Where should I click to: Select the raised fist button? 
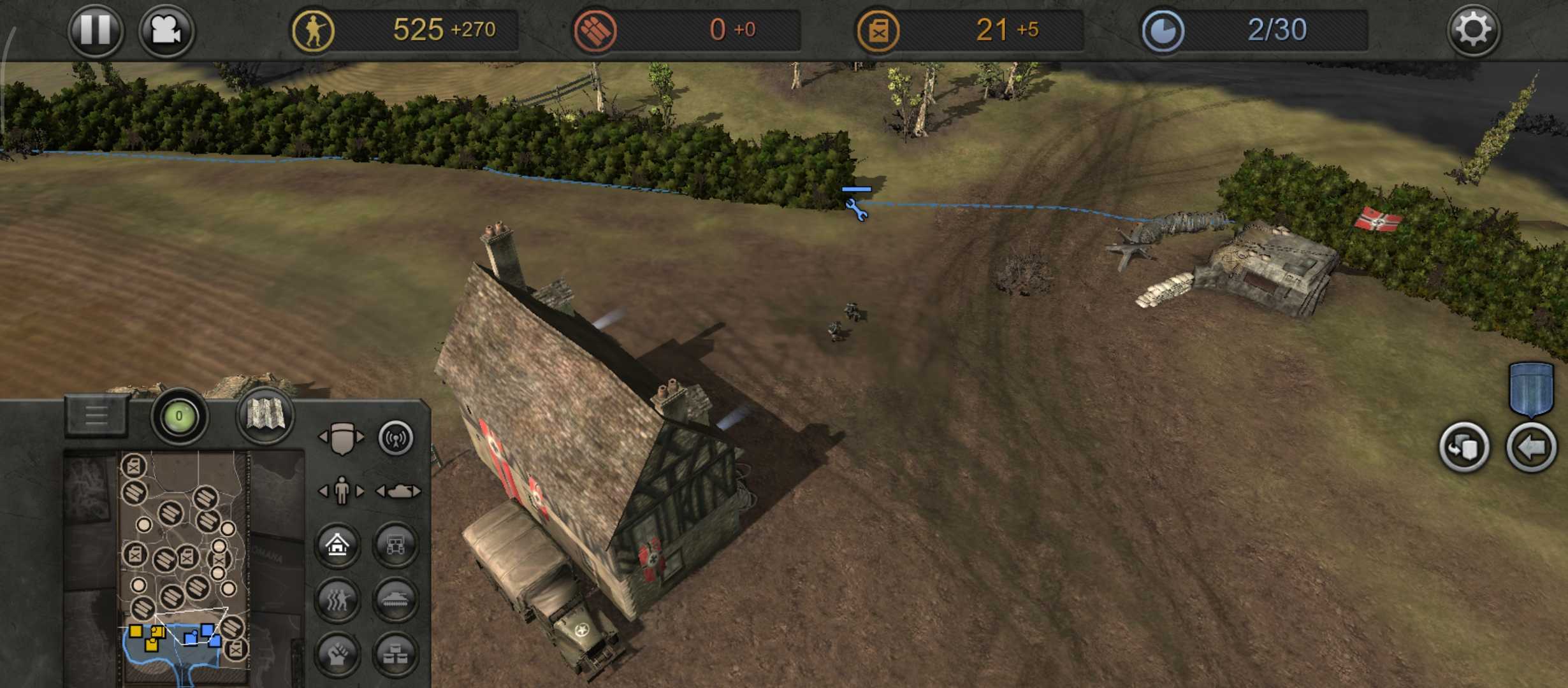point(337,654)
